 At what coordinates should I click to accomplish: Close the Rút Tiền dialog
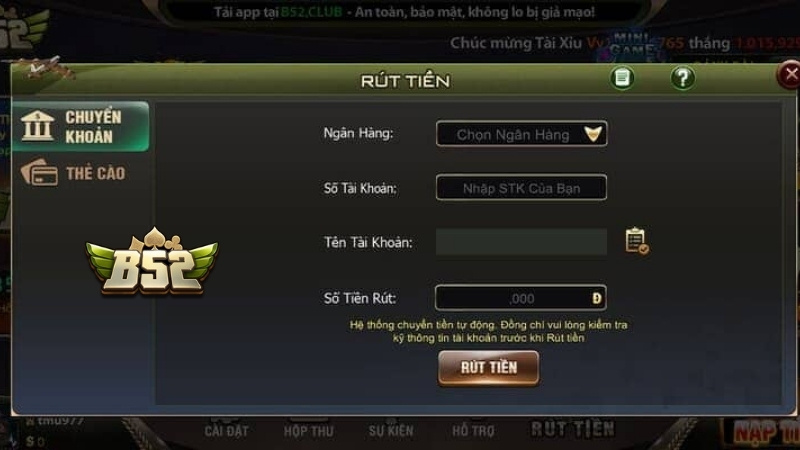point(789,76)
